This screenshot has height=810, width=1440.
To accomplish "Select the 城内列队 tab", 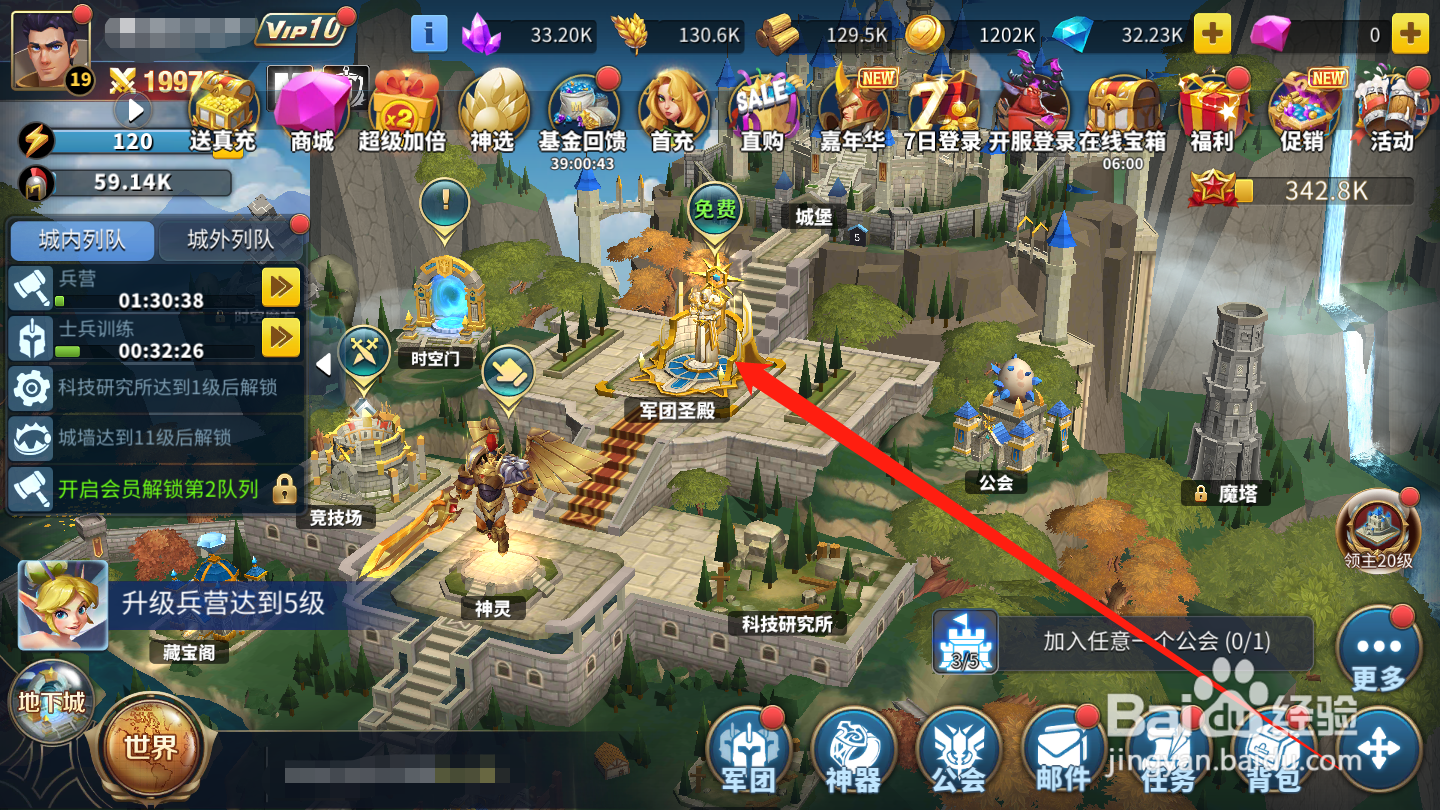I will [x=82, y=241].
